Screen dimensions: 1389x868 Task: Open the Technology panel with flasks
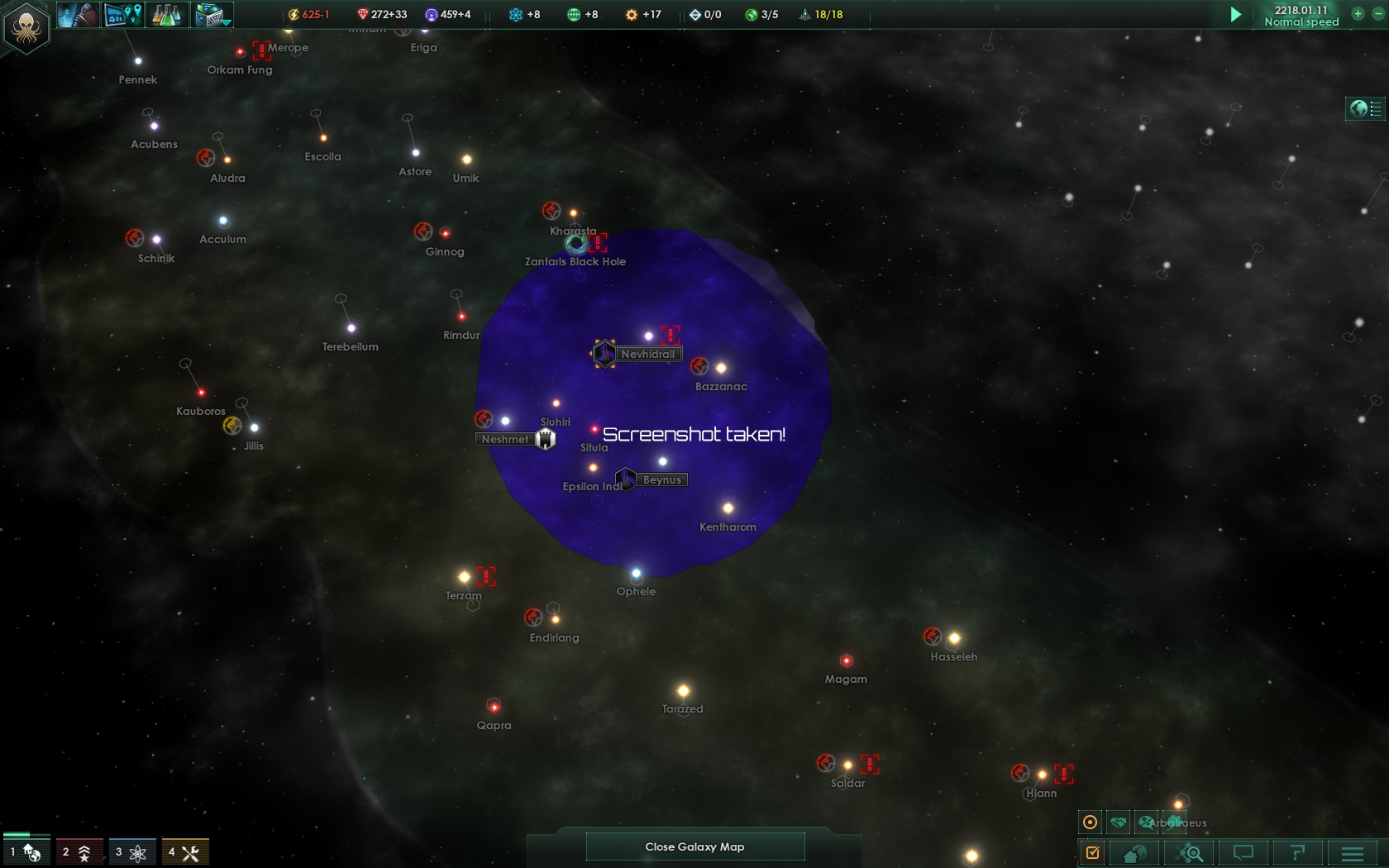point(167,14)
